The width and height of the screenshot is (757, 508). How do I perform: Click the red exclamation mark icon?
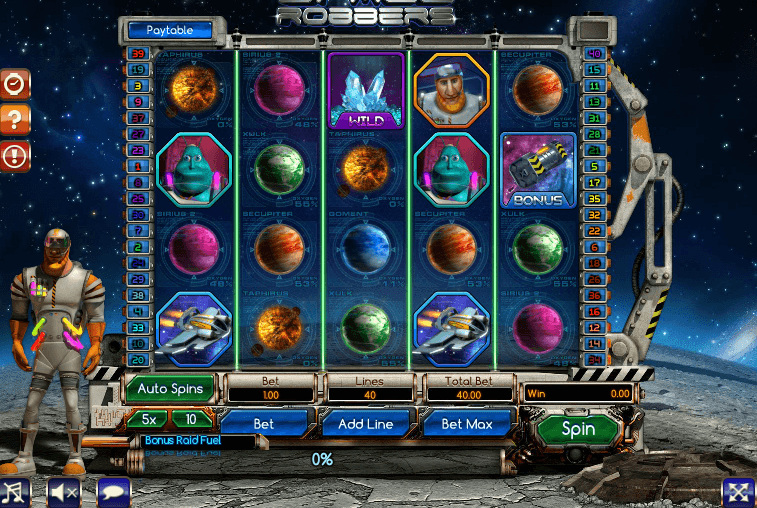(x=14, y=154)
